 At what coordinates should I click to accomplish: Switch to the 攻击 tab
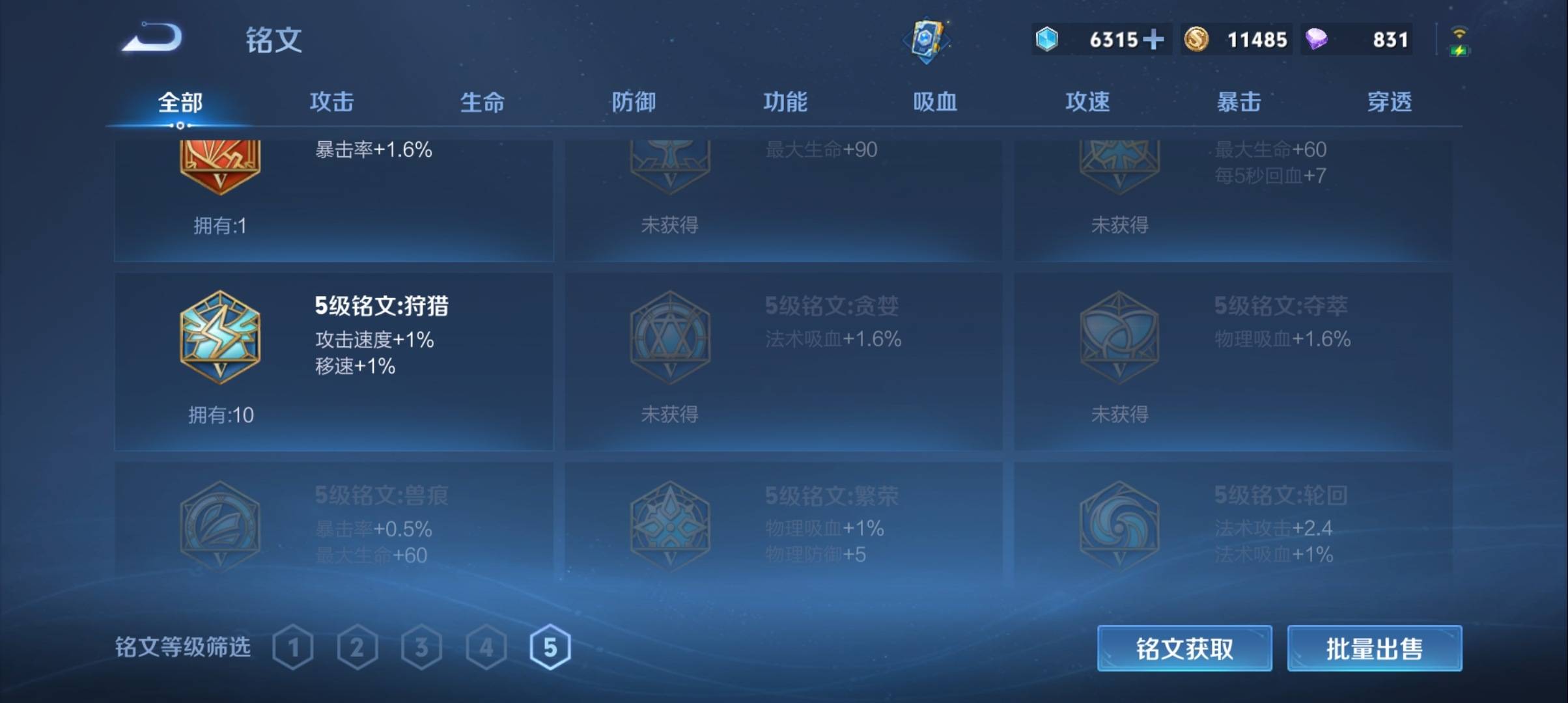[331, 102]
